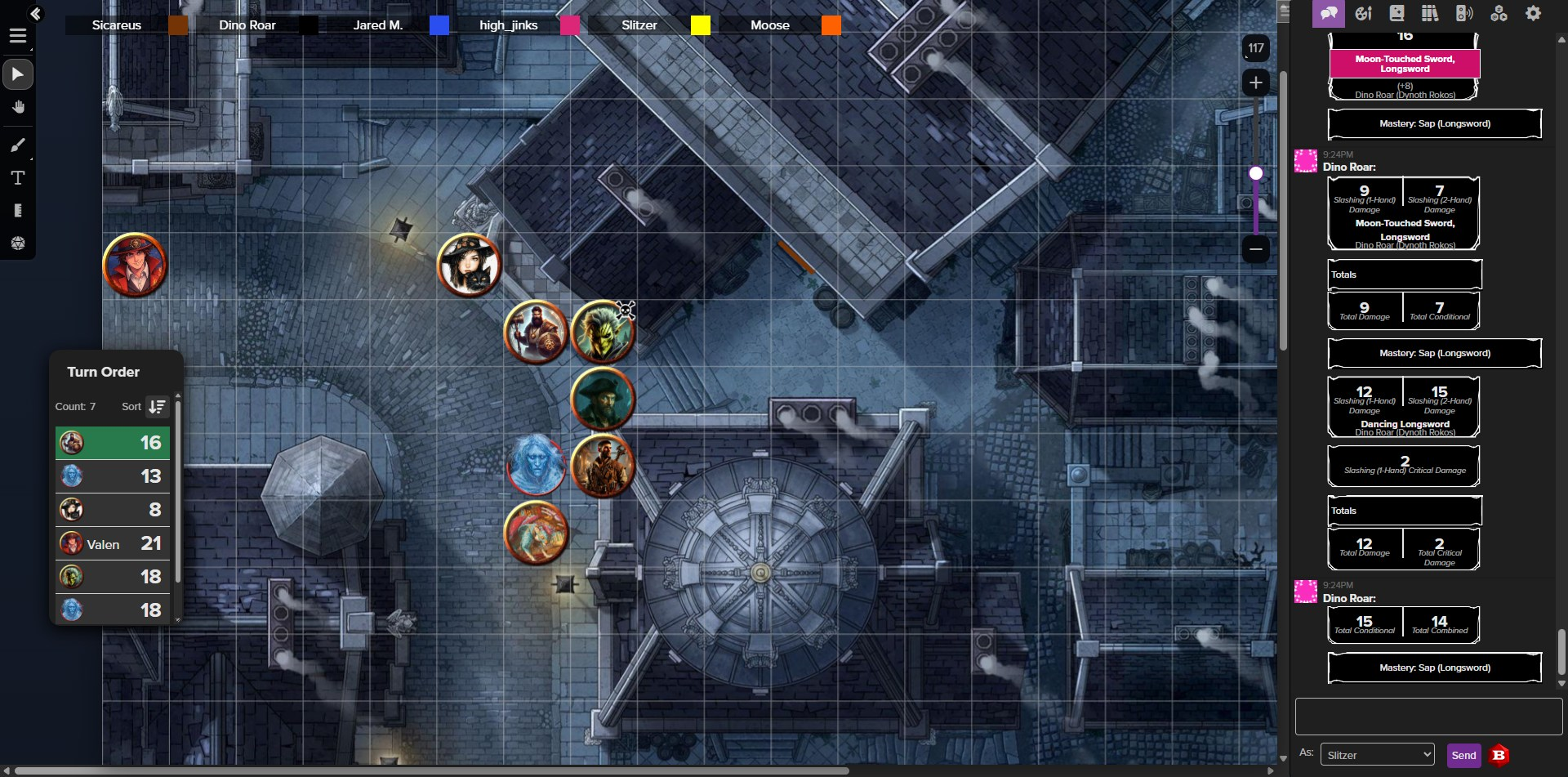
Task: Open the settings gear tab
Action: (x=1533, y=13)
